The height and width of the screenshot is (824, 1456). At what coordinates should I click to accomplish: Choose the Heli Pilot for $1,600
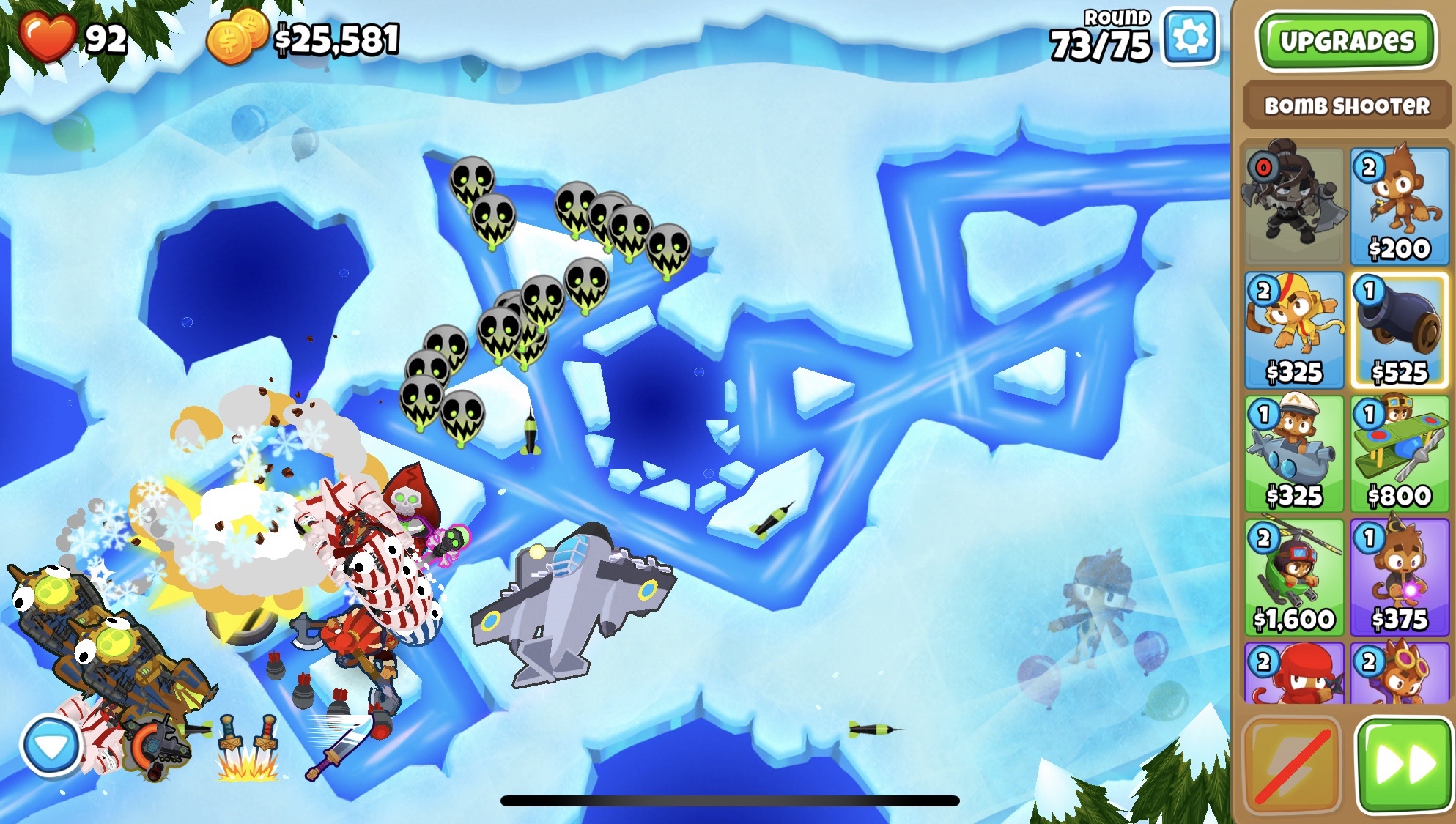pyautogui.click(x=1294, y=577)
